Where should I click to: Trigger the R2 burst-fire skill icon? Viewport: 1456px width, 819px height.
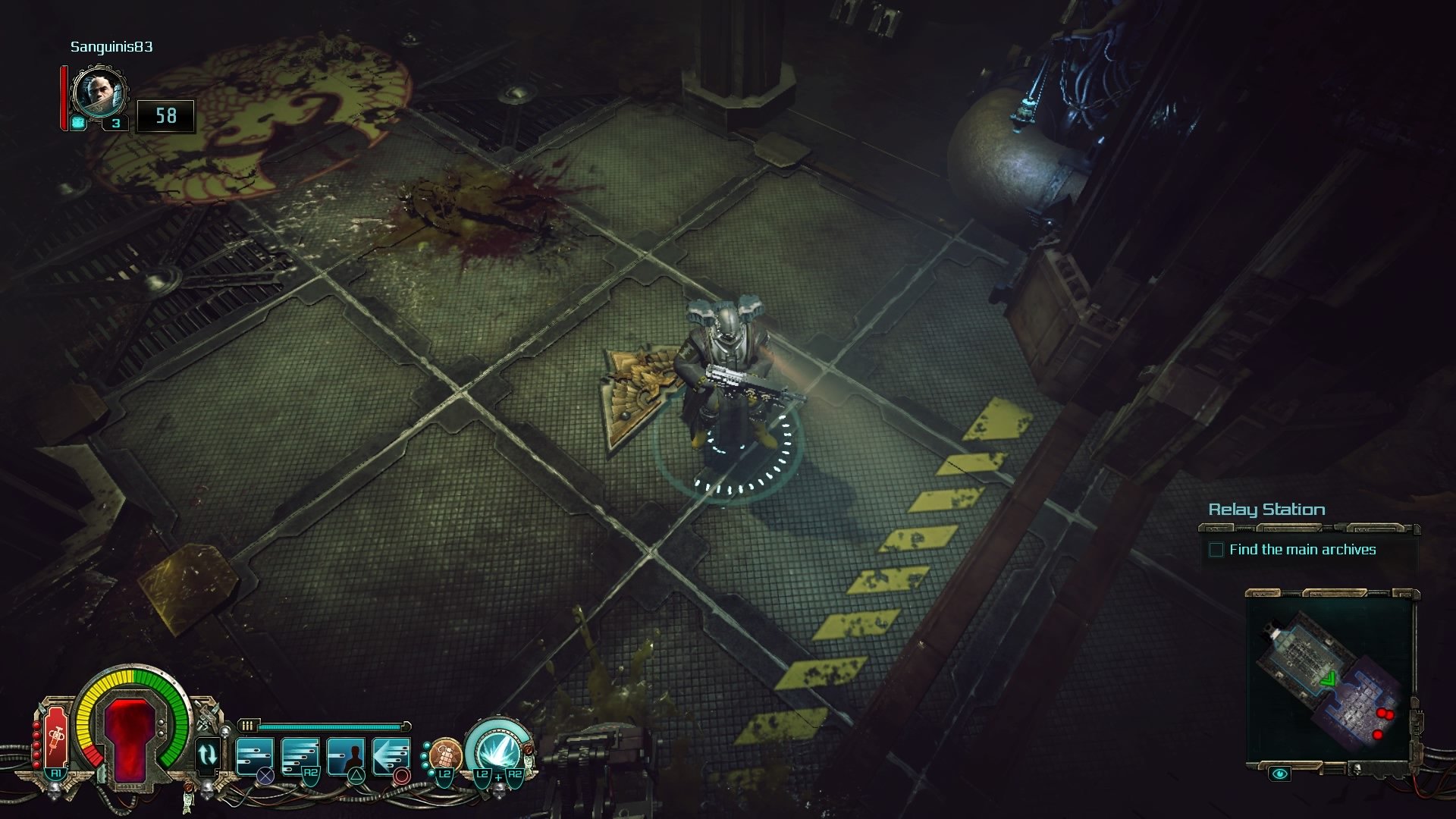click(300, 755)
